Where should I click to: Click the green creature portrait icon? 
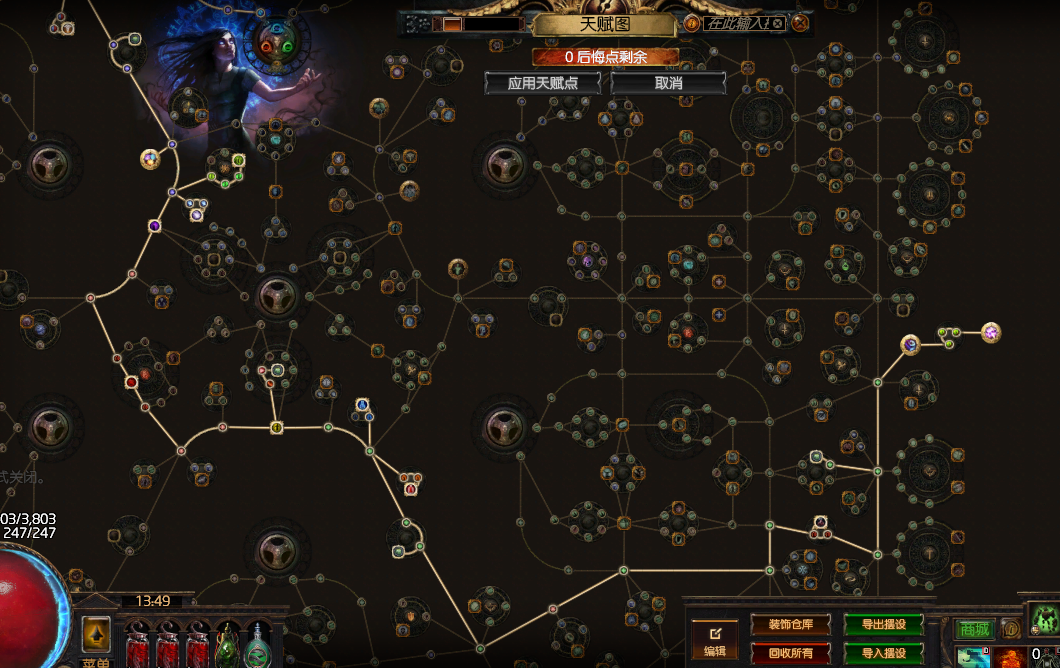point(1045,620)
